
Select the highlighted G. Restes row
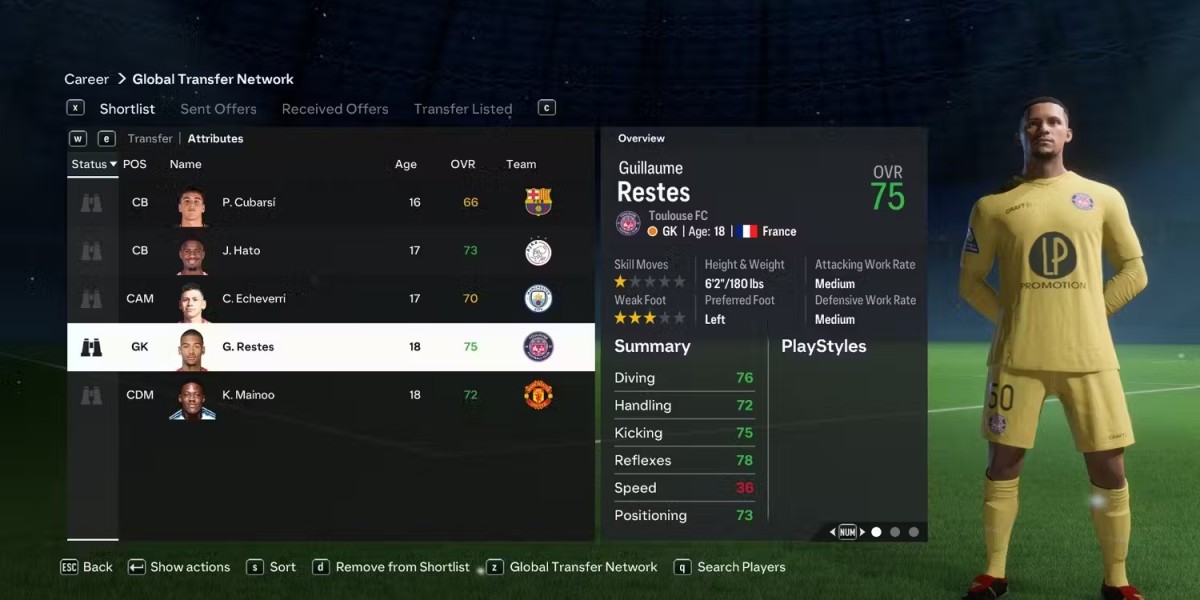click(x=330, y=347)
